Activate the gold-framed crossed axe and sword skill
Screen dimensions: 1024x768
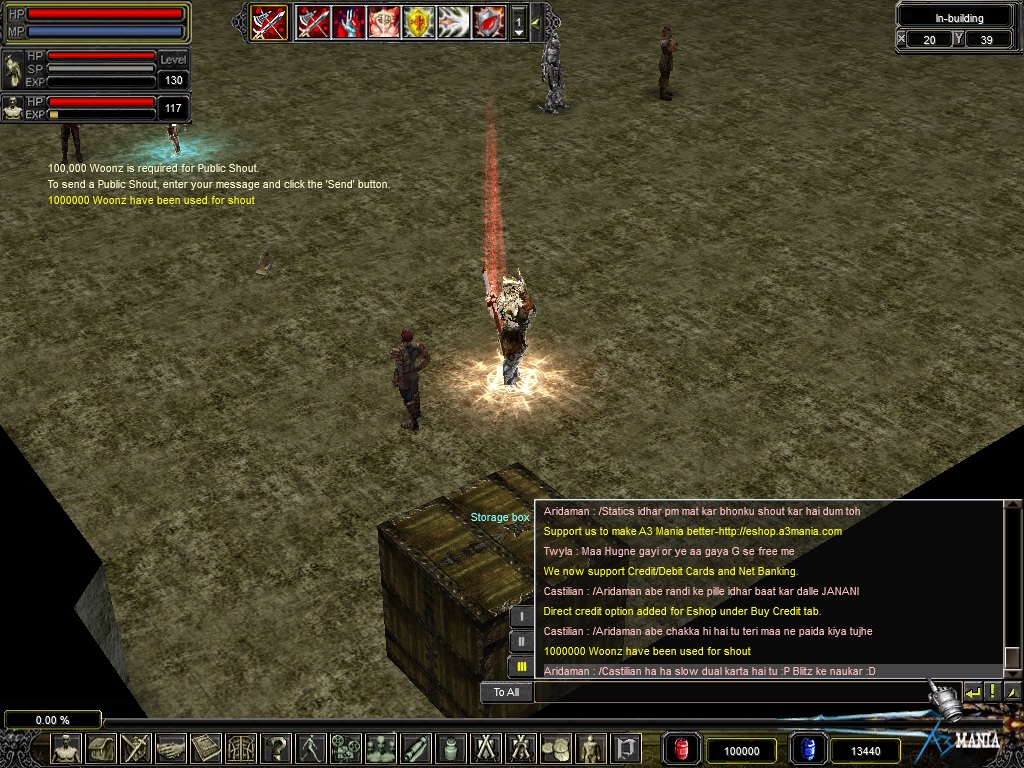[269, 22]
